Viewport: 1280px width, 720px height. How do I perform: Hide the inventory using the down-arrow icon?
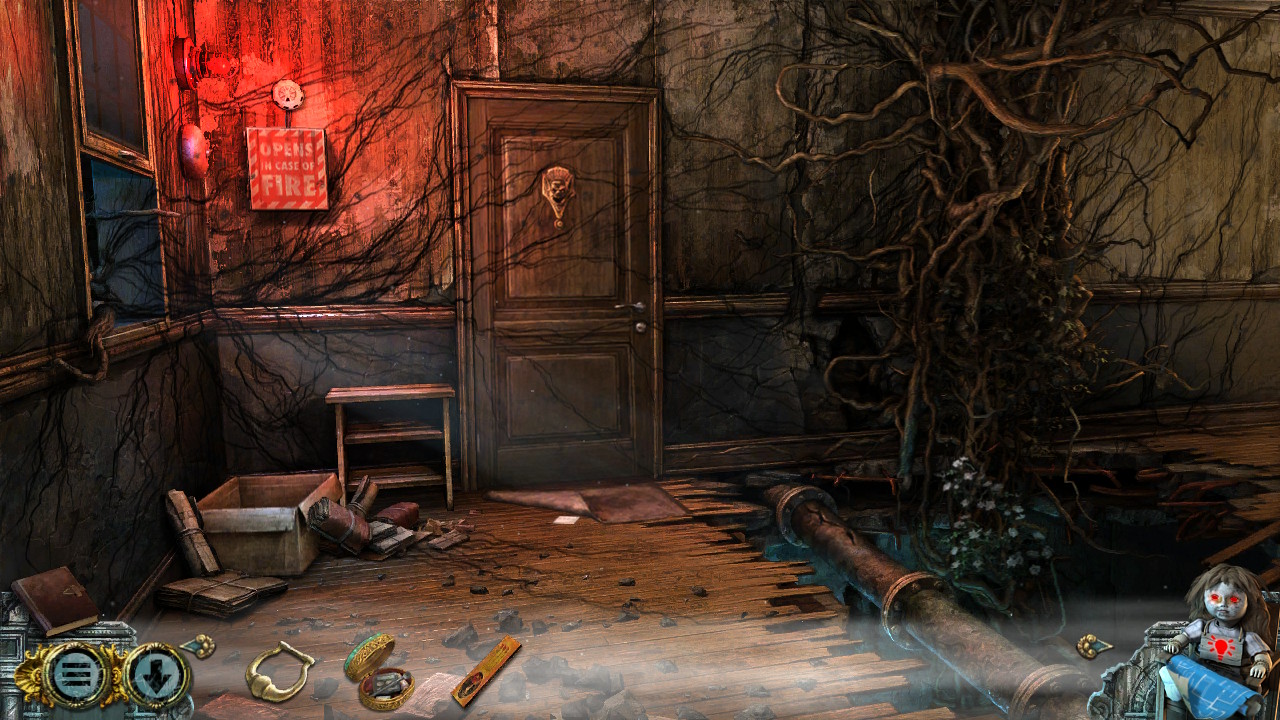[154, 673]
